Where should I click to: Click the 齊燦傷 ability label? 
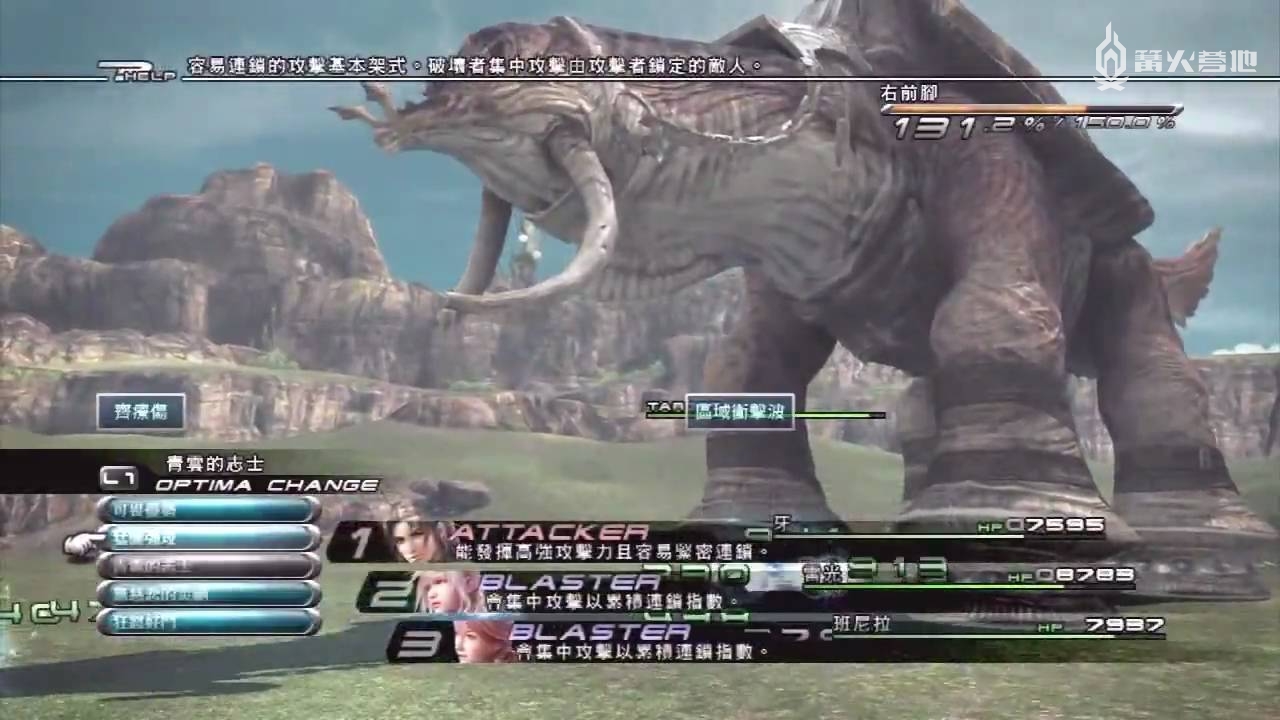141,411
